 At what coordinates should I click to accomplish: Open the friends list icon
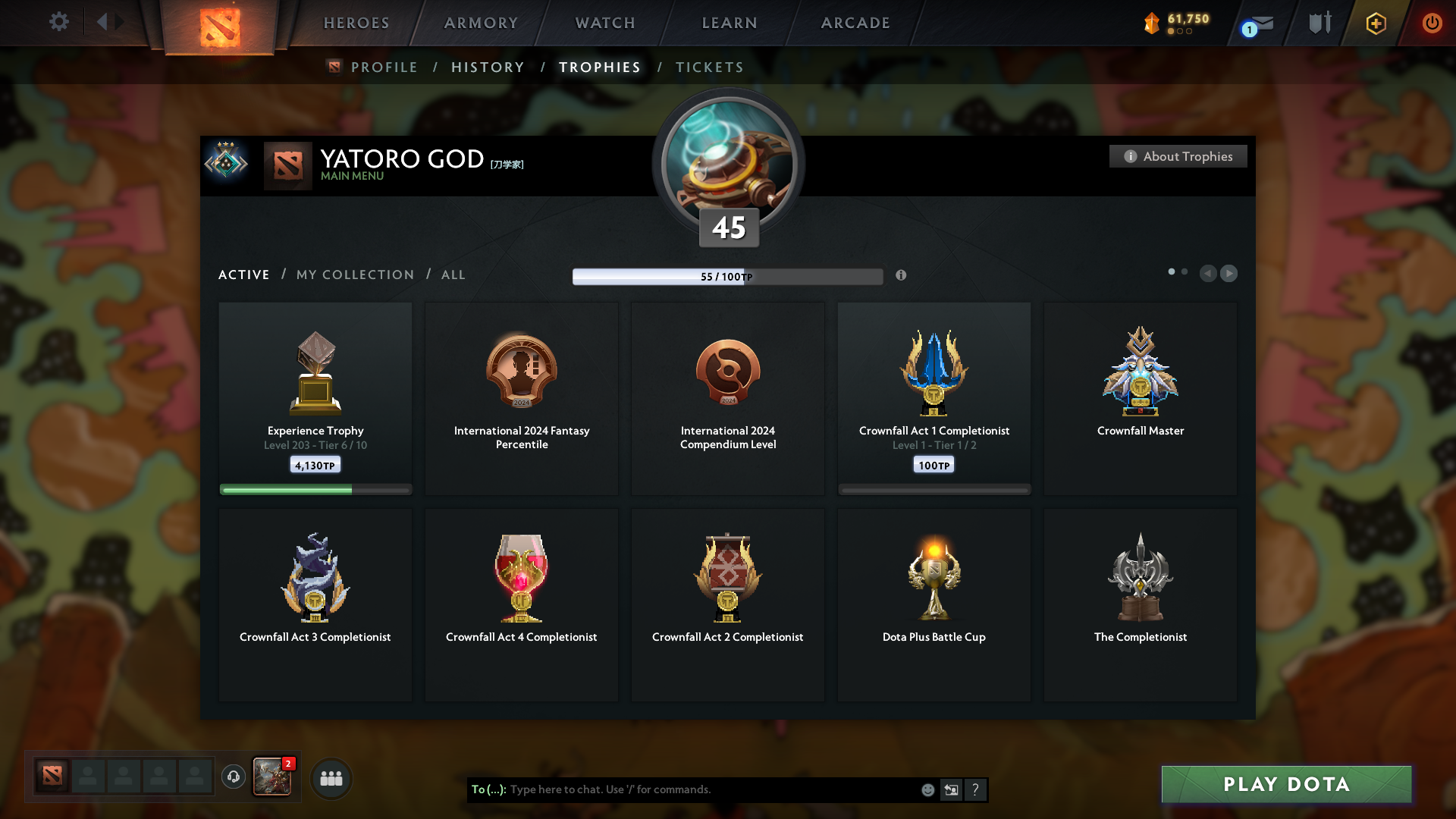331,777
